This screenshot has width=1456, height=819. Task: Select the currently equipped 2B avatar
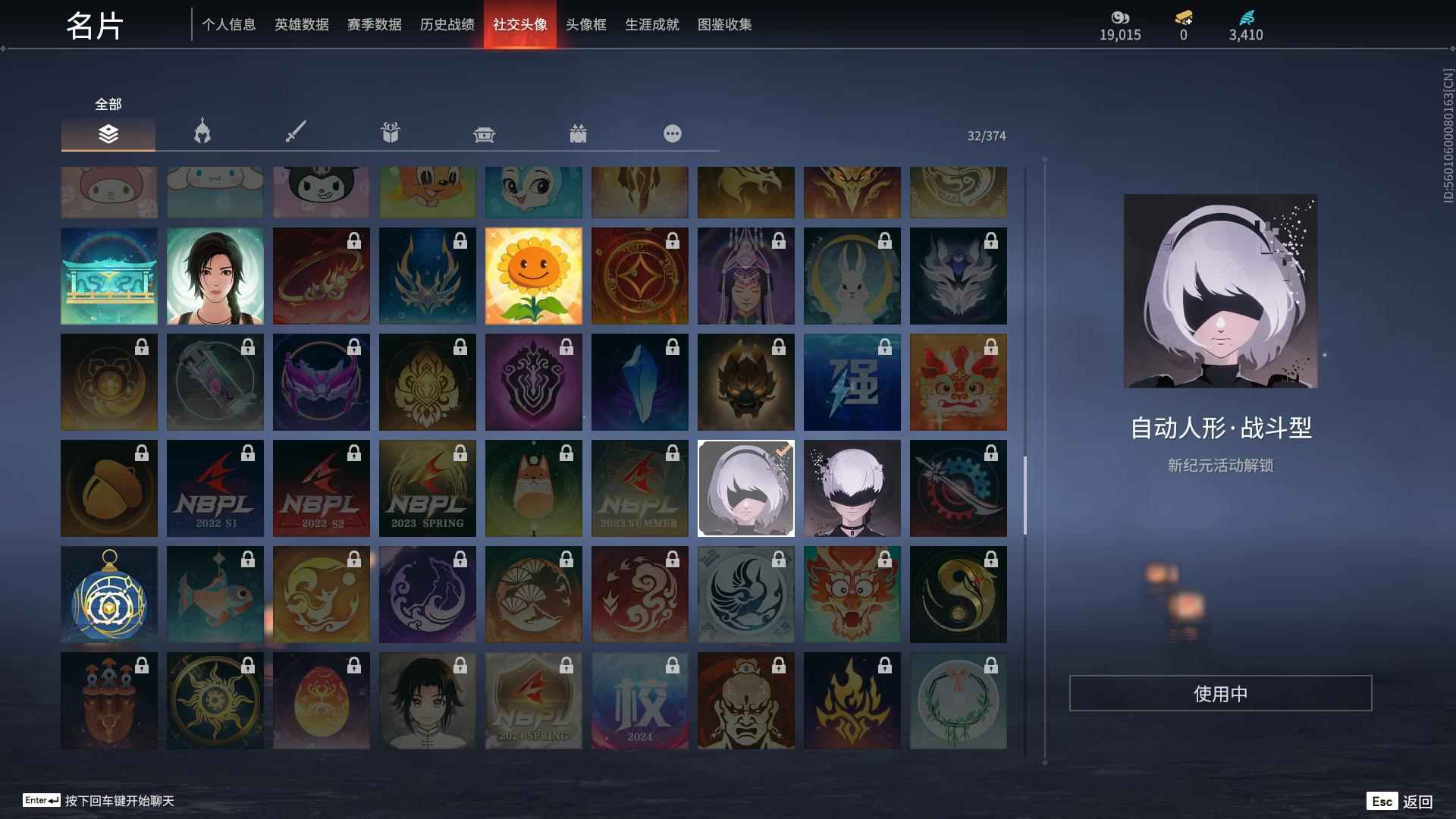pos(745,488)
